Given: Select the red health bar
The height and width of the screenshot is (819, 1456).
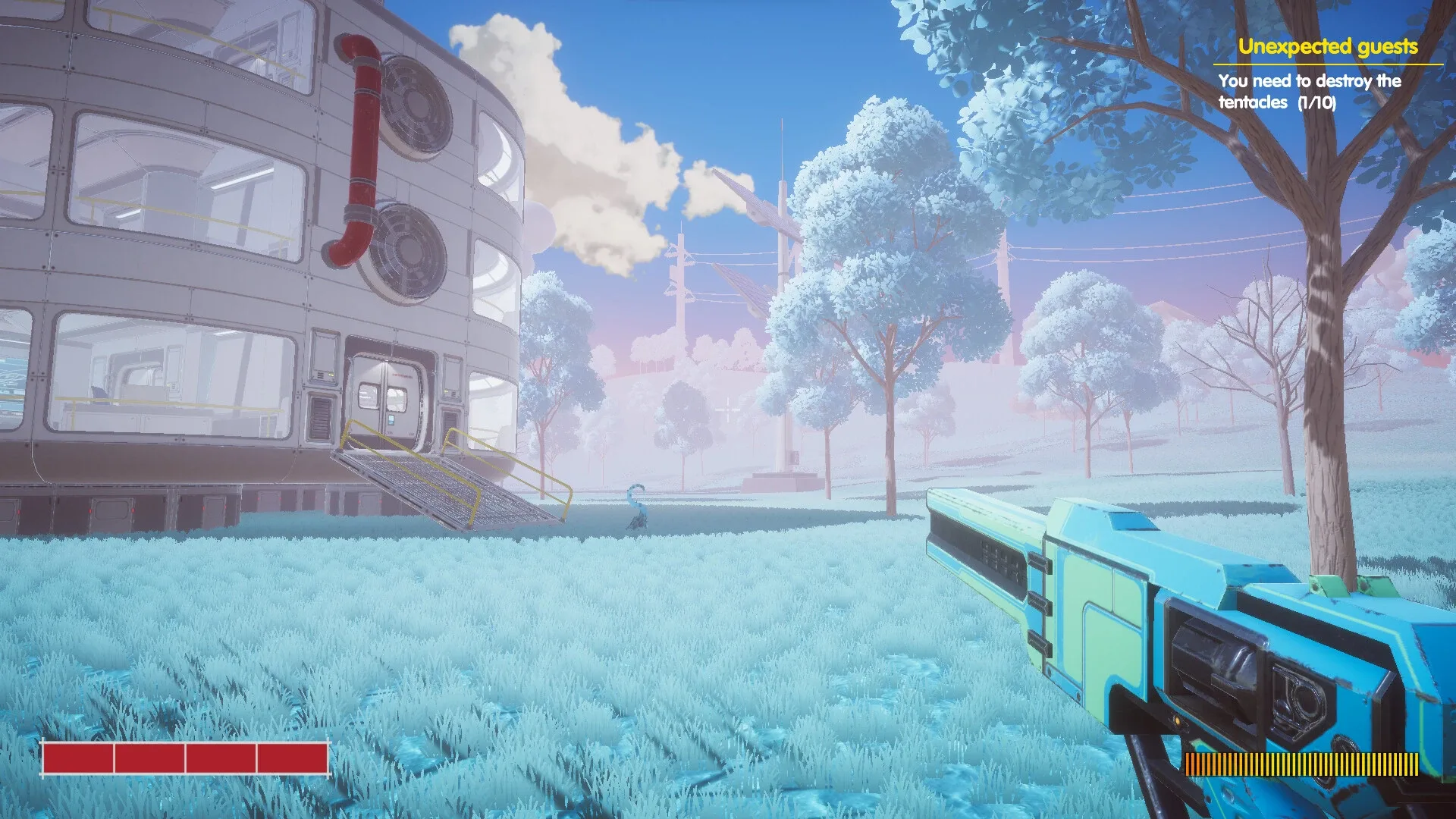Looking at the screenshot, I should pyautogui.click(x=184, y=758).
